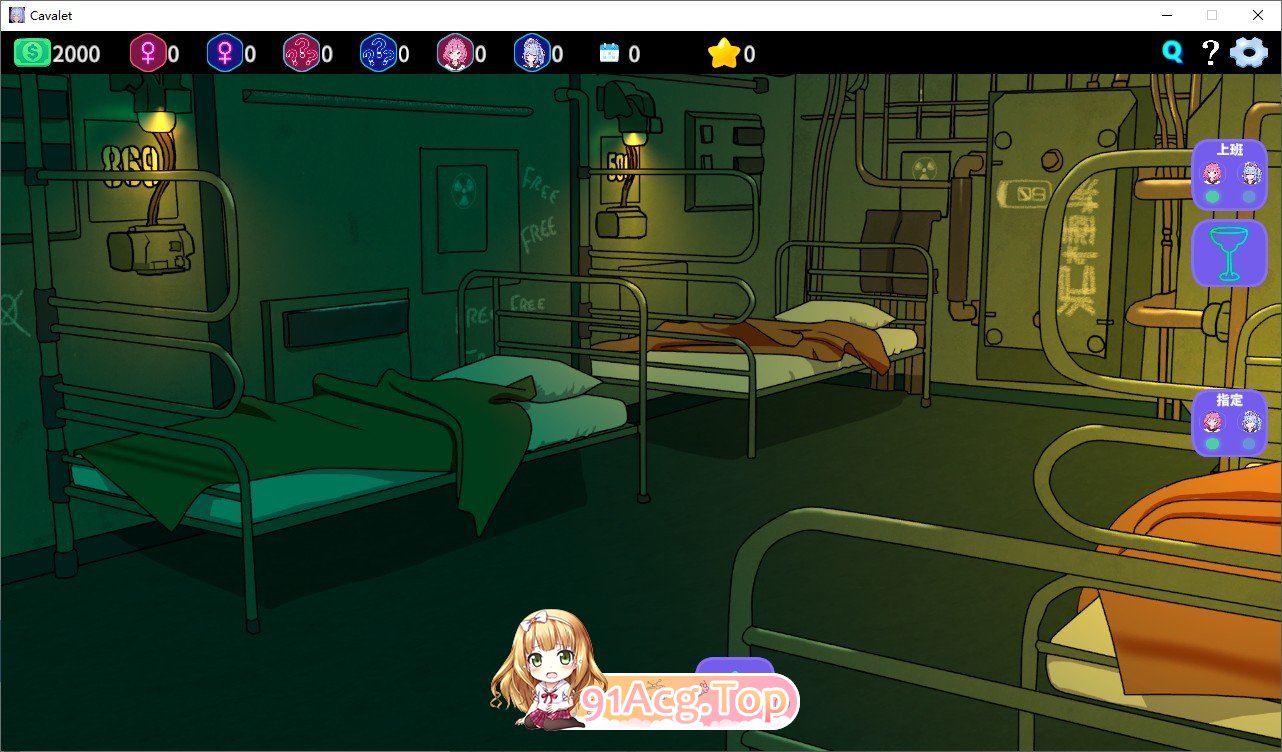Image resolution: width=1282 pixels, height=752 pixels.
Task: Select the blue female symbol counter
Action: 228,53
